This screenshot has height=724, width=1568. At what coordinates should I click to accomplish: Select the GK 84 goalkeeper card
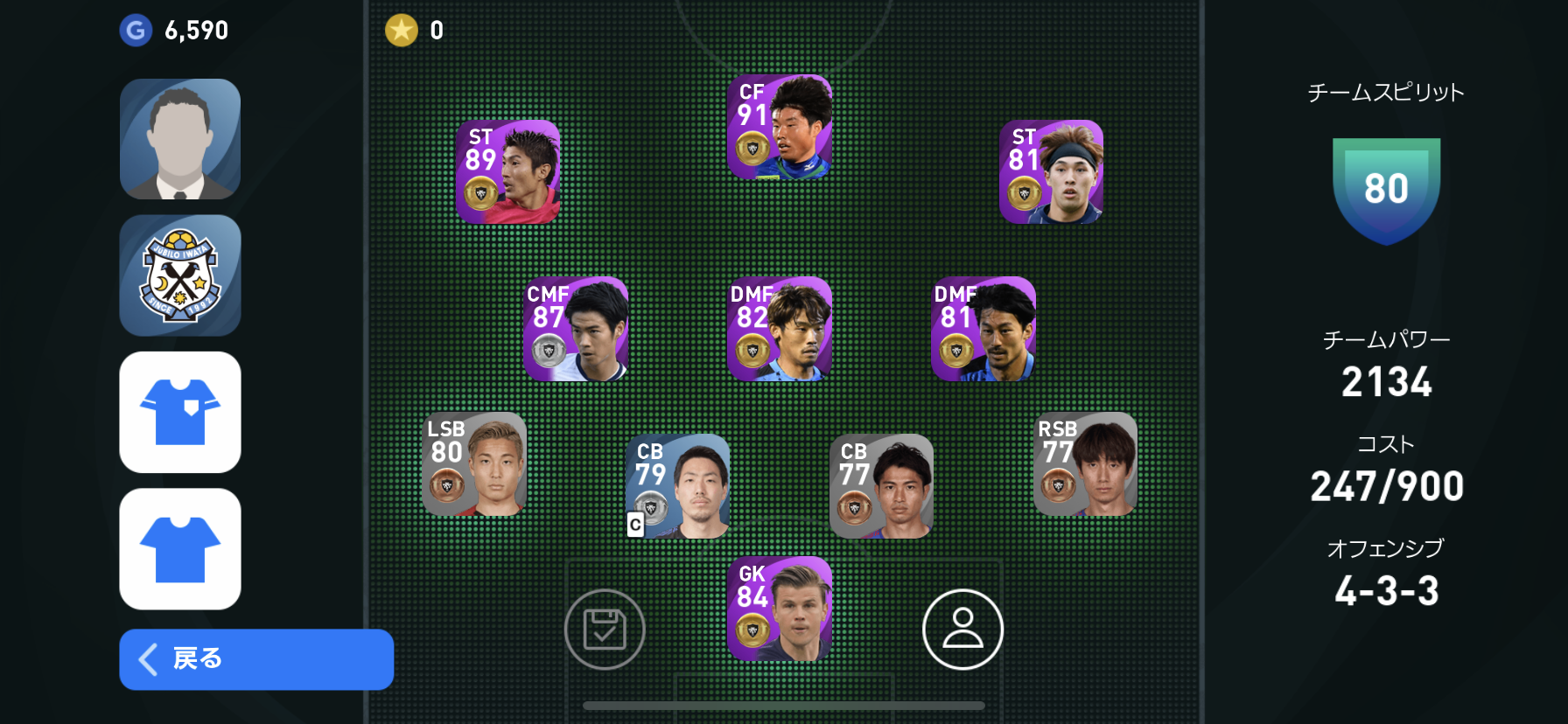coord(780,609)
